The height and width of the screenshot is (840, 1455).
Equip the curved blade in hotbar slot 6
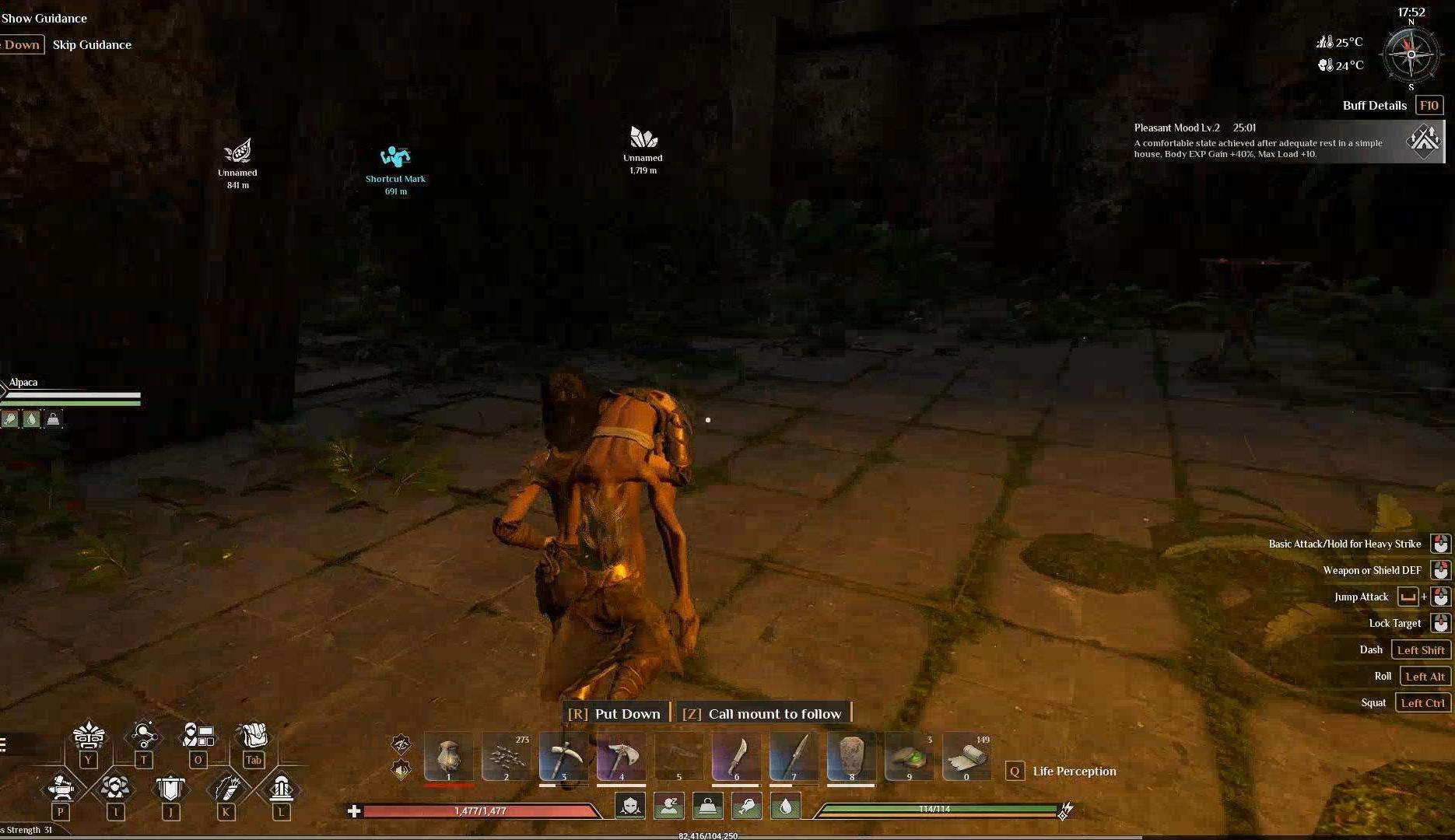(x=736, y=756)
